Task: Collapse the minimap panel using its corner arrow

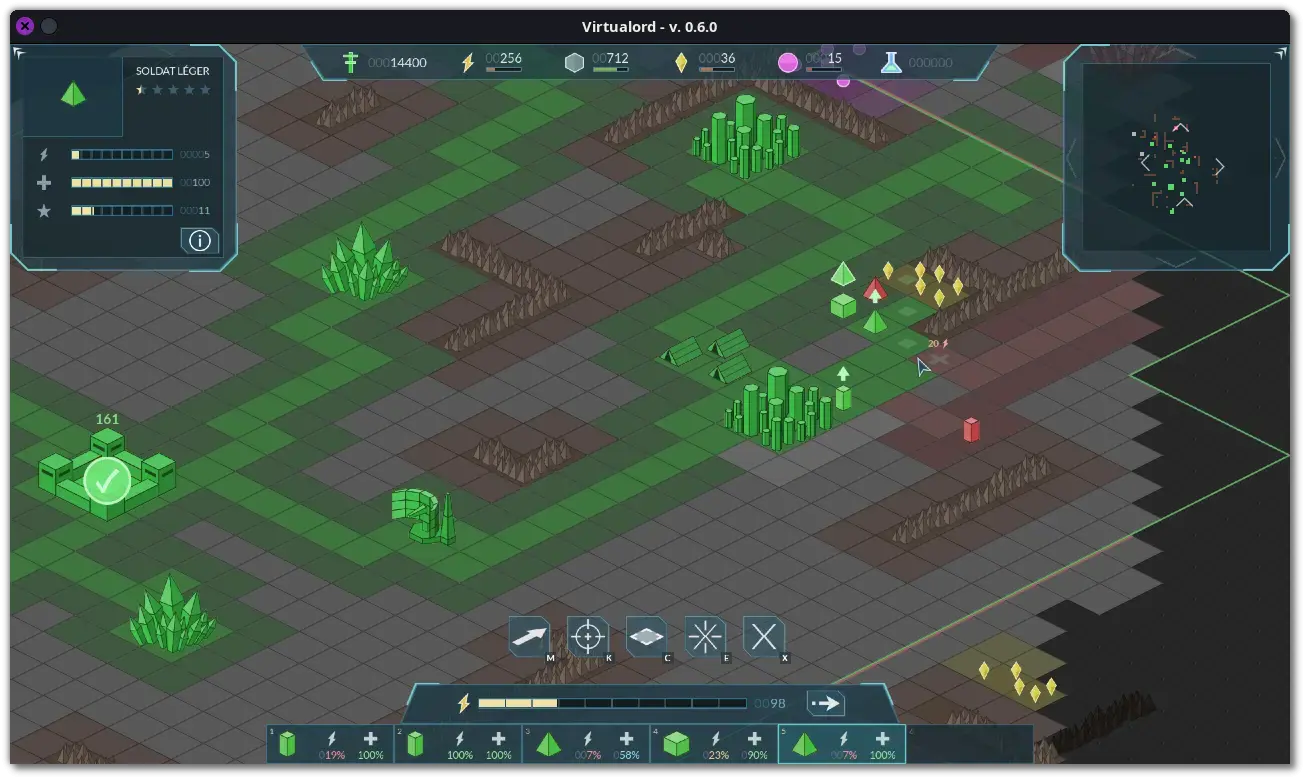Action: tap(1282, 53)
